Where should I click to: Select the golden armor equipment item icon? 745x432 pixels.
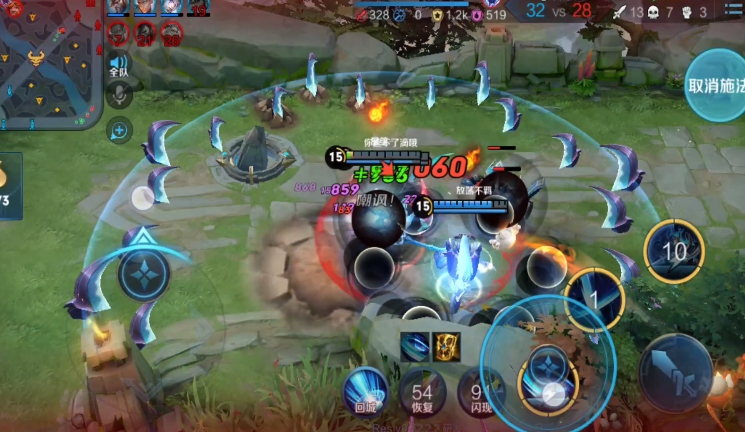(x=445, y=345)
